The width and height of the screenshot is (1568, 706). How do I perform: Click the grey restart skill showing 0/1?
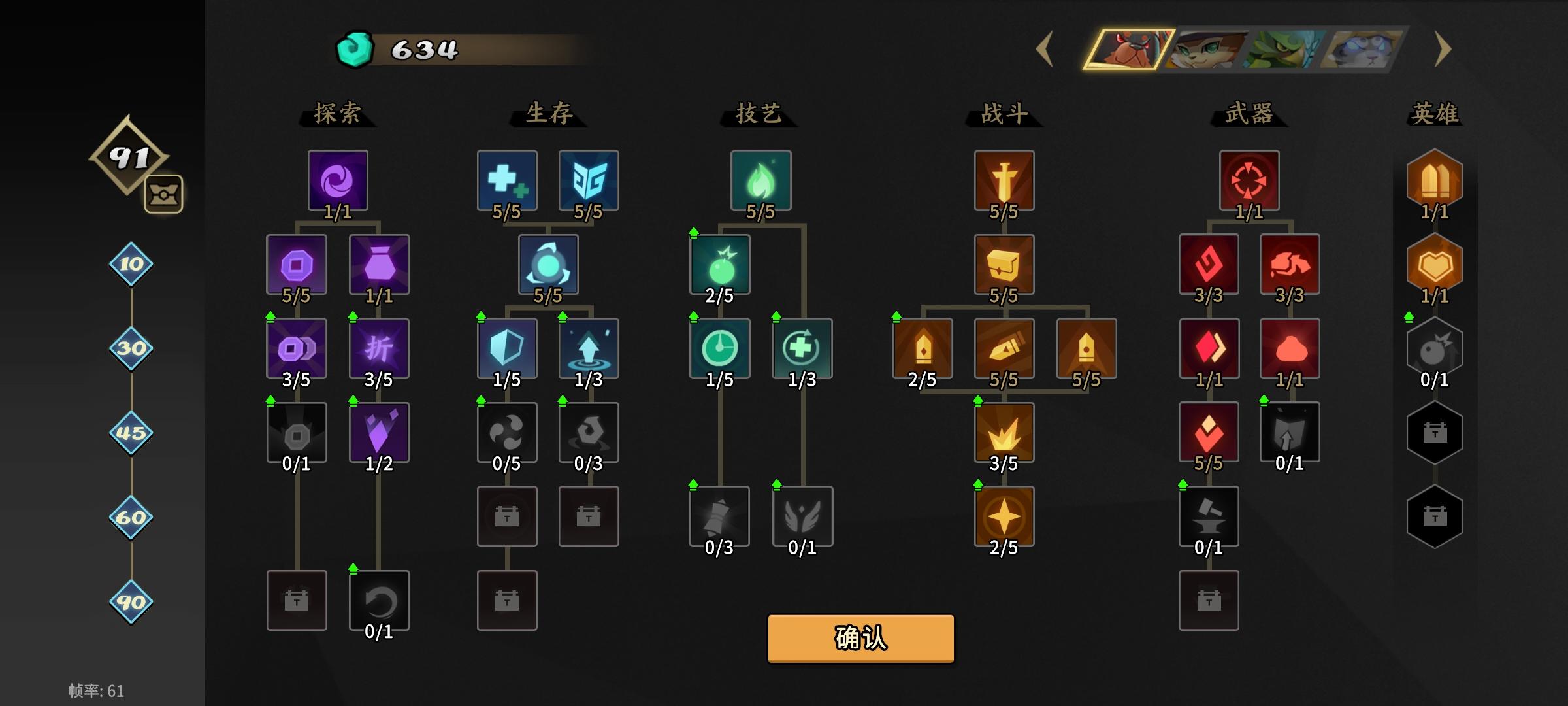pos(378,599)
